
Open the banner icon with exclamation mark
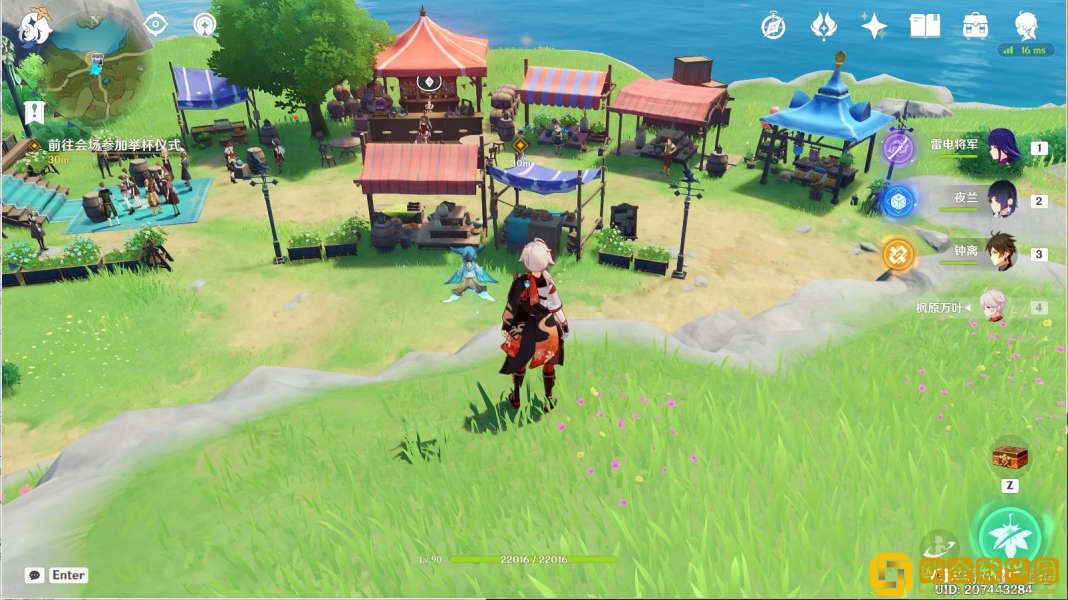click(35, 110)
